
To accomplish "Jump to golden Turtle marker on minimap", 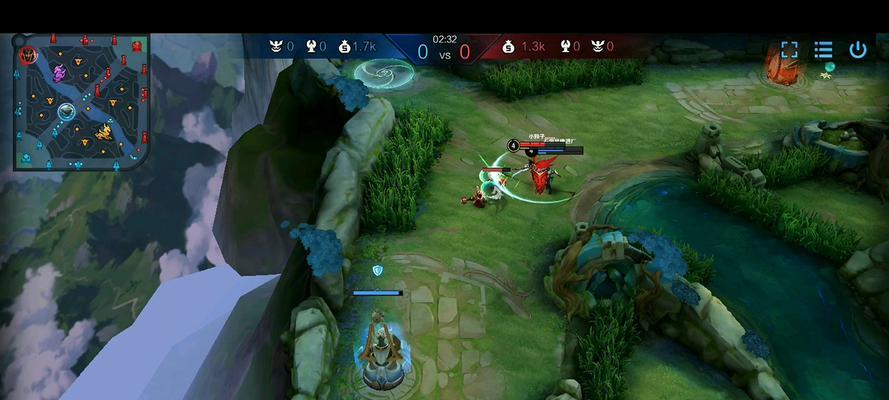I will (103, 131).
